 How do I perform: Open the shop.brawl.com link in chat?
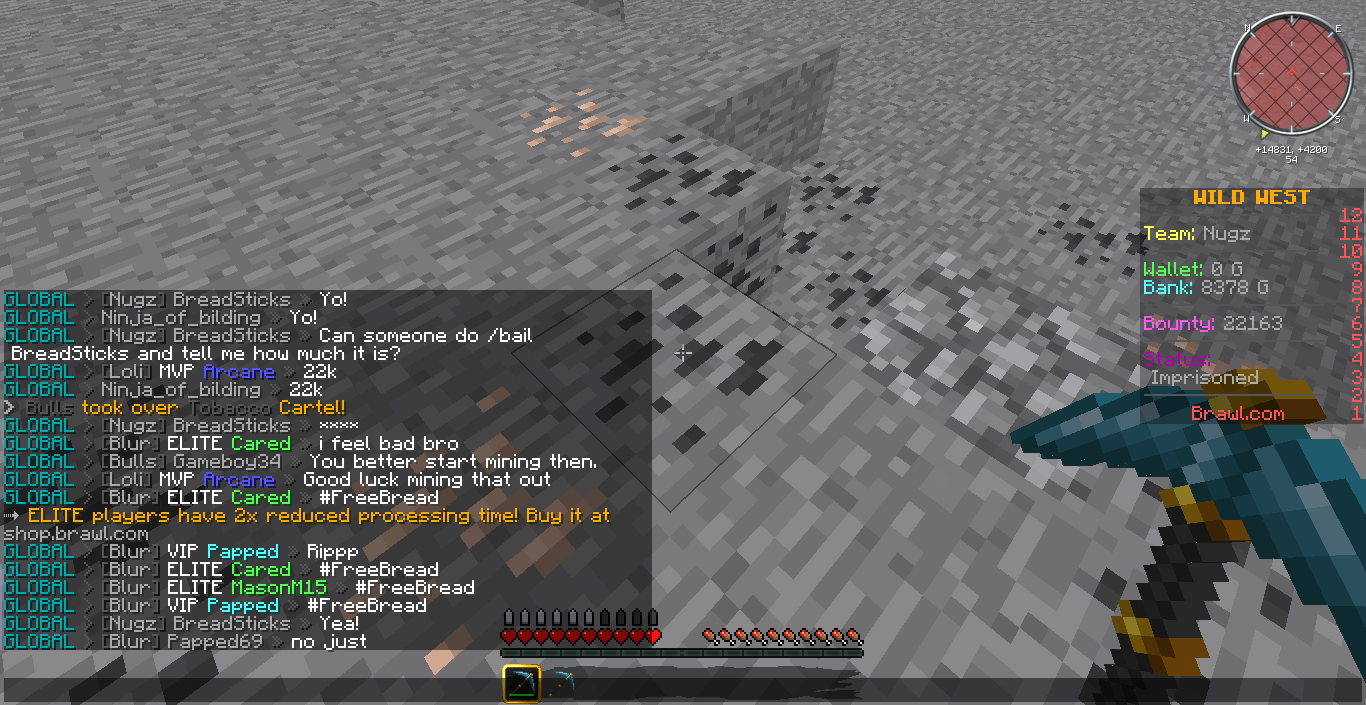click(x=76, y=534)
